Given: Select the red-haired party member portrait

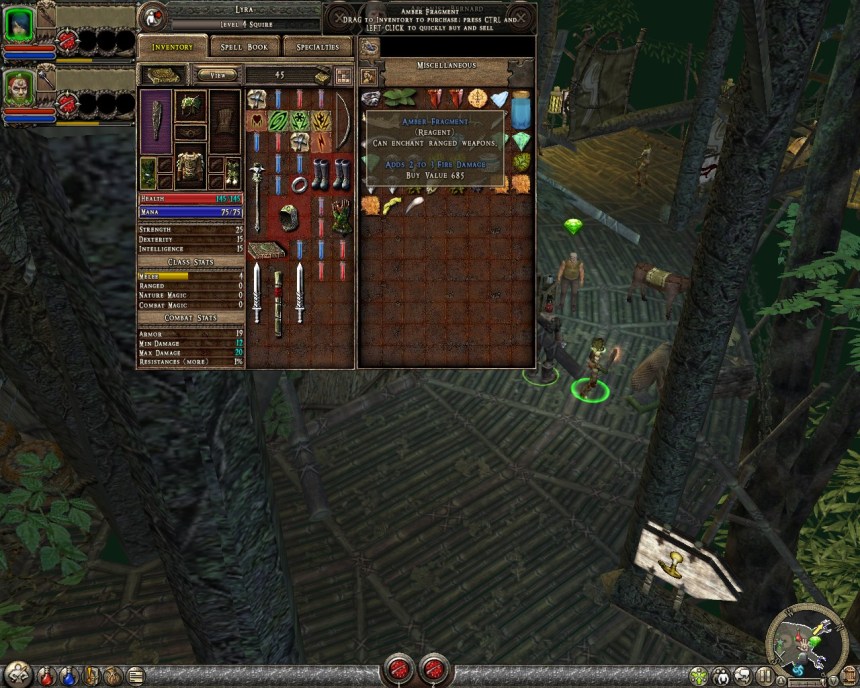Looking at the screenshot, I should click(x=18, y=87).
